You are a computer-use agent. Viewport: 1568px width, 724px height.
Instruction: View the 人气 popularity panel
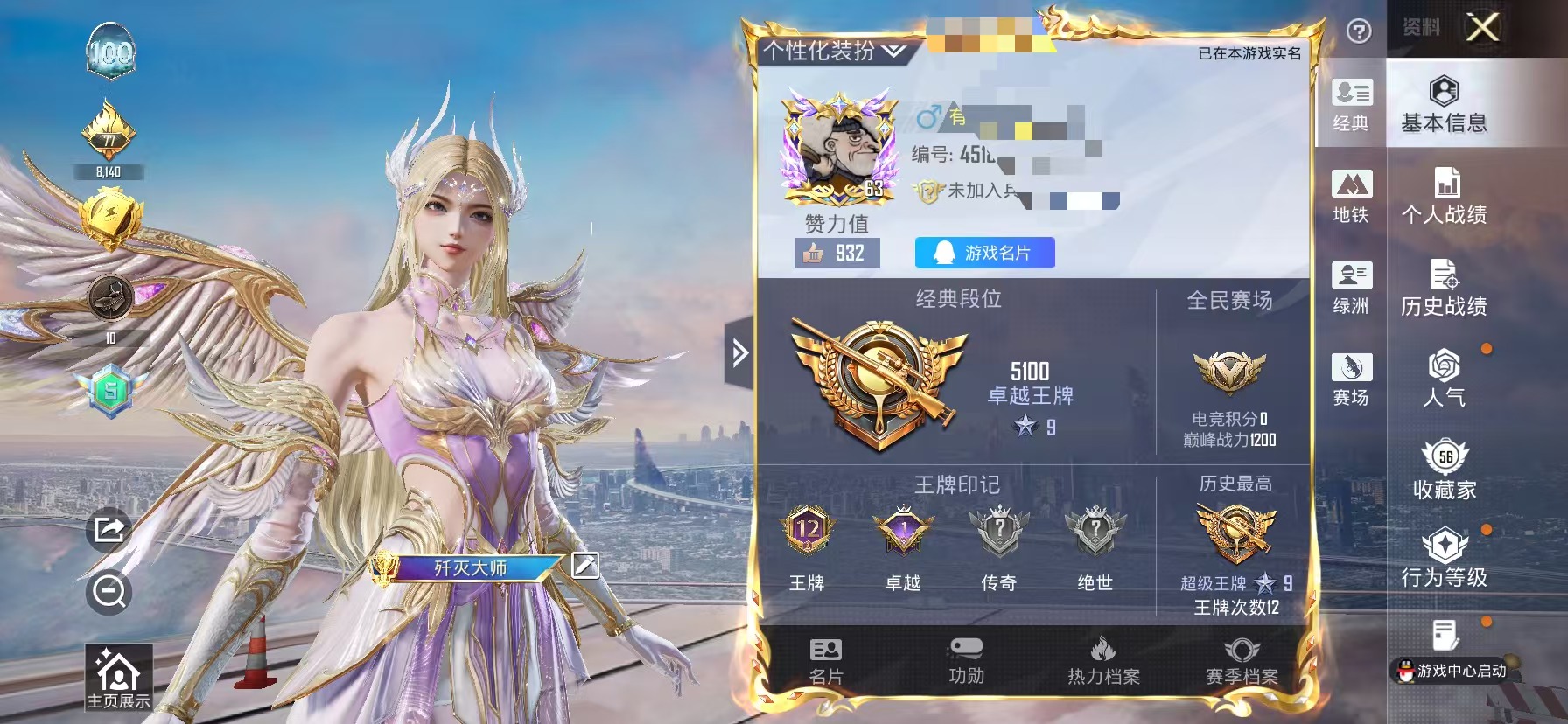pyautogui.click(x=1444, y=380)
